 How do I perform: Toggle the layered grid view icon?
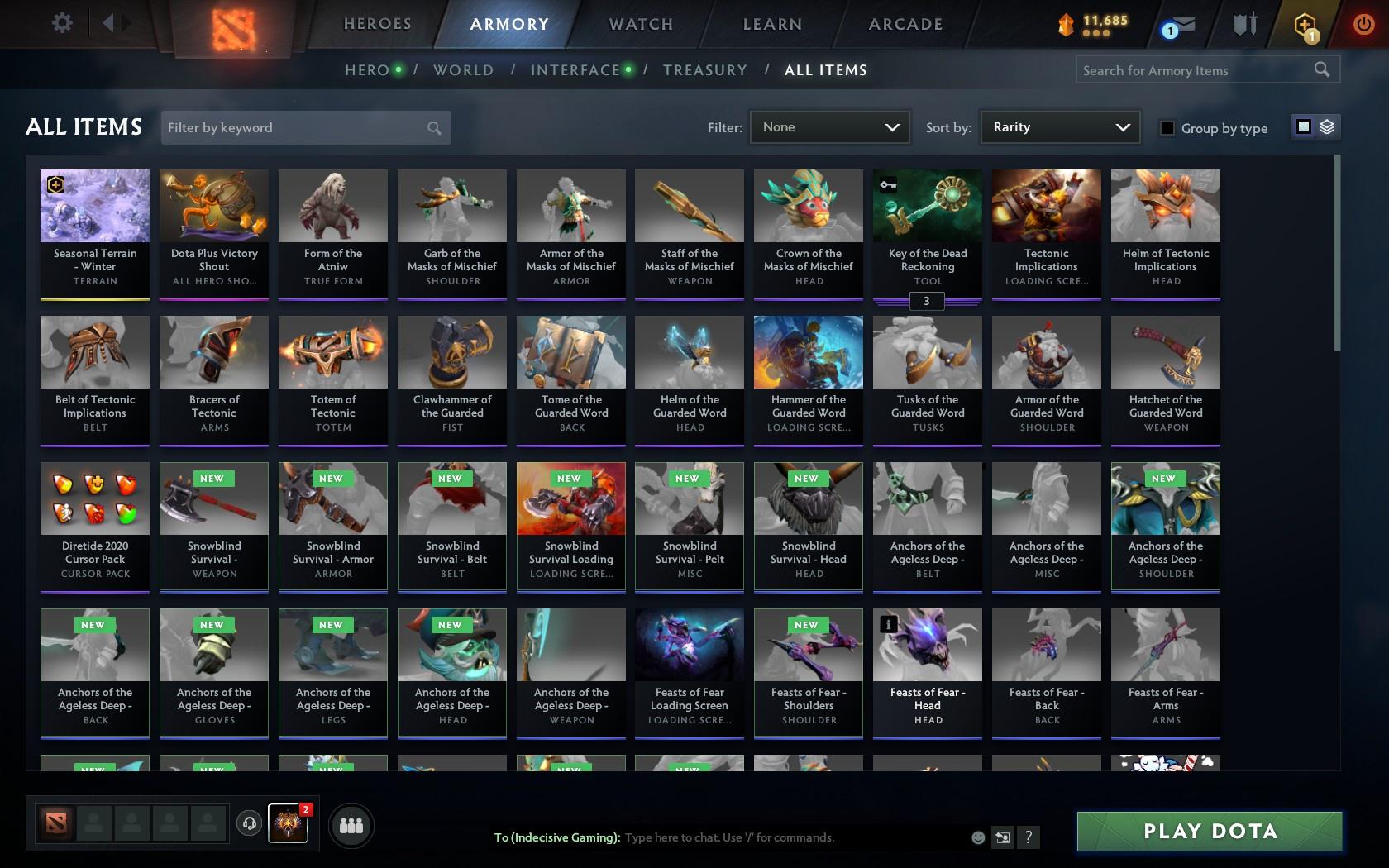(1326, 127)
